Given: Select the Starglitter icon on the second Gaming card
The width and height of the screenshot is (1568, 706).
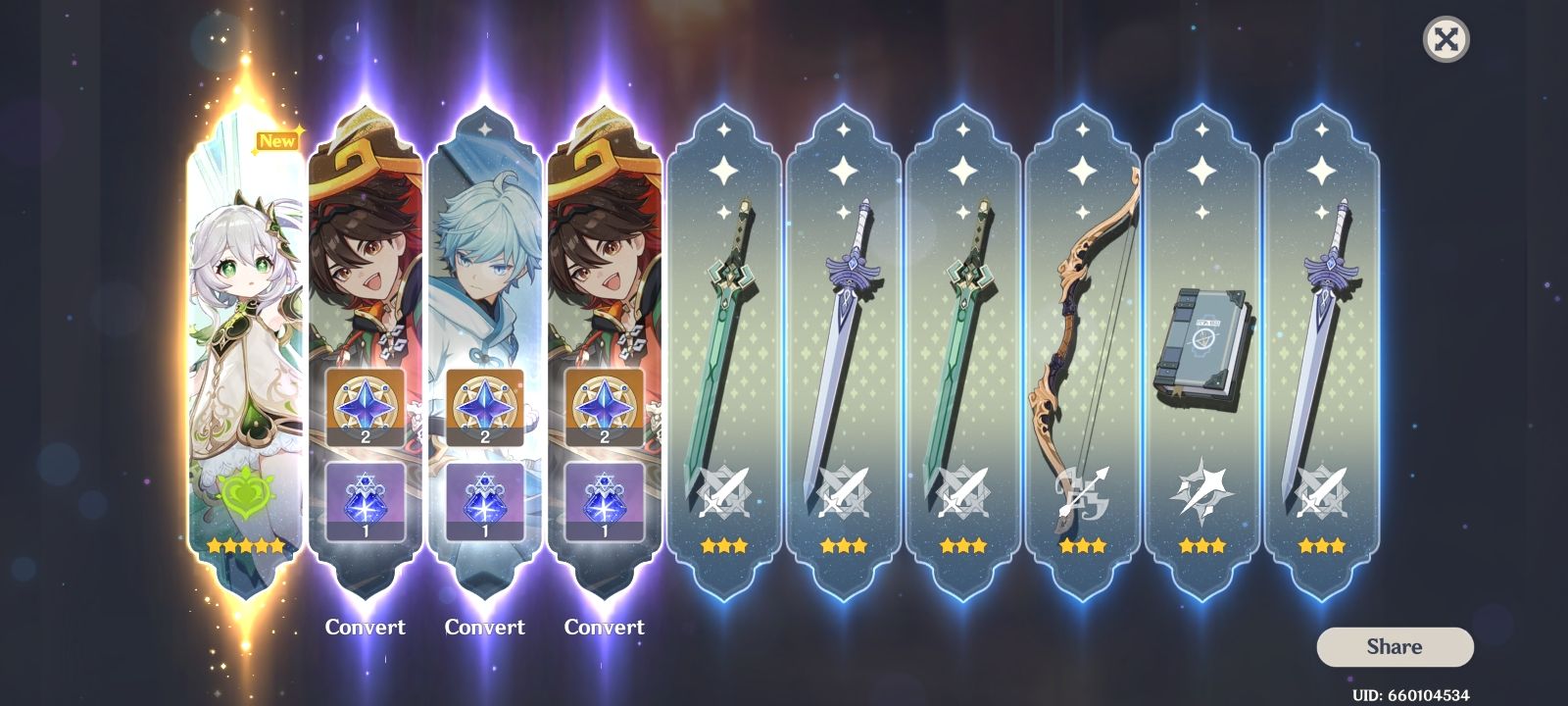Looking at the screenshot, I should (603, 407).
